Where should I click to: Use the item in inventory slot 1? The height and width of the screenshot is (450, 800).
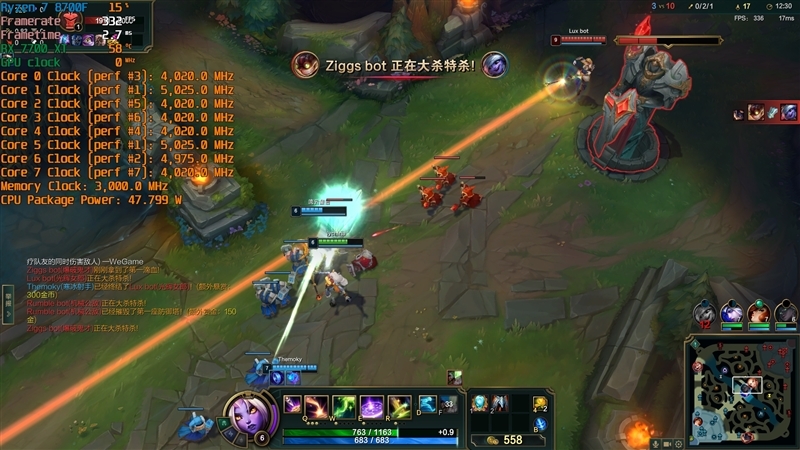480,402
